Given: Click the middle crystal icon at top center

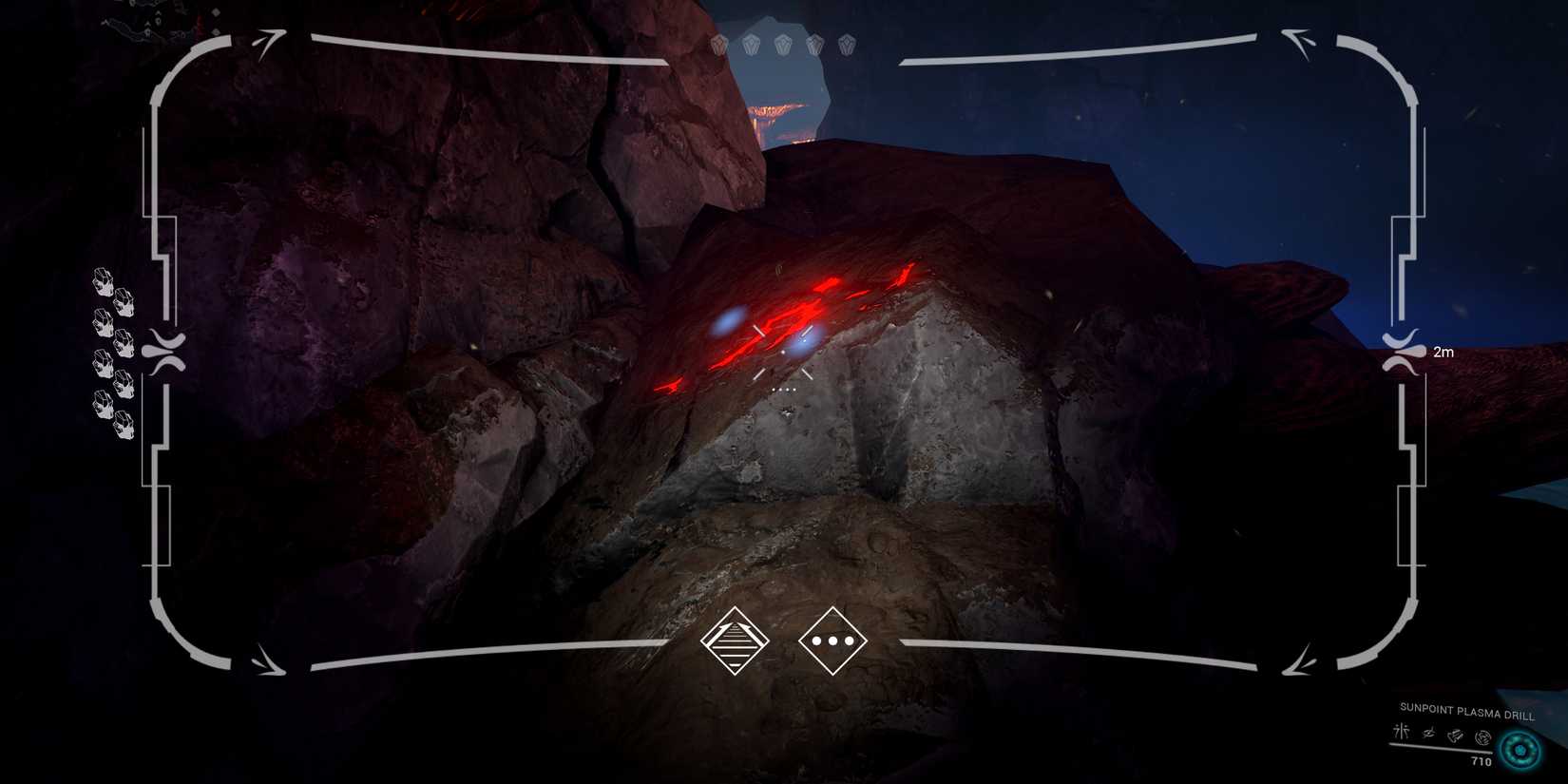Looking at the screenshot, I should 782,43.
